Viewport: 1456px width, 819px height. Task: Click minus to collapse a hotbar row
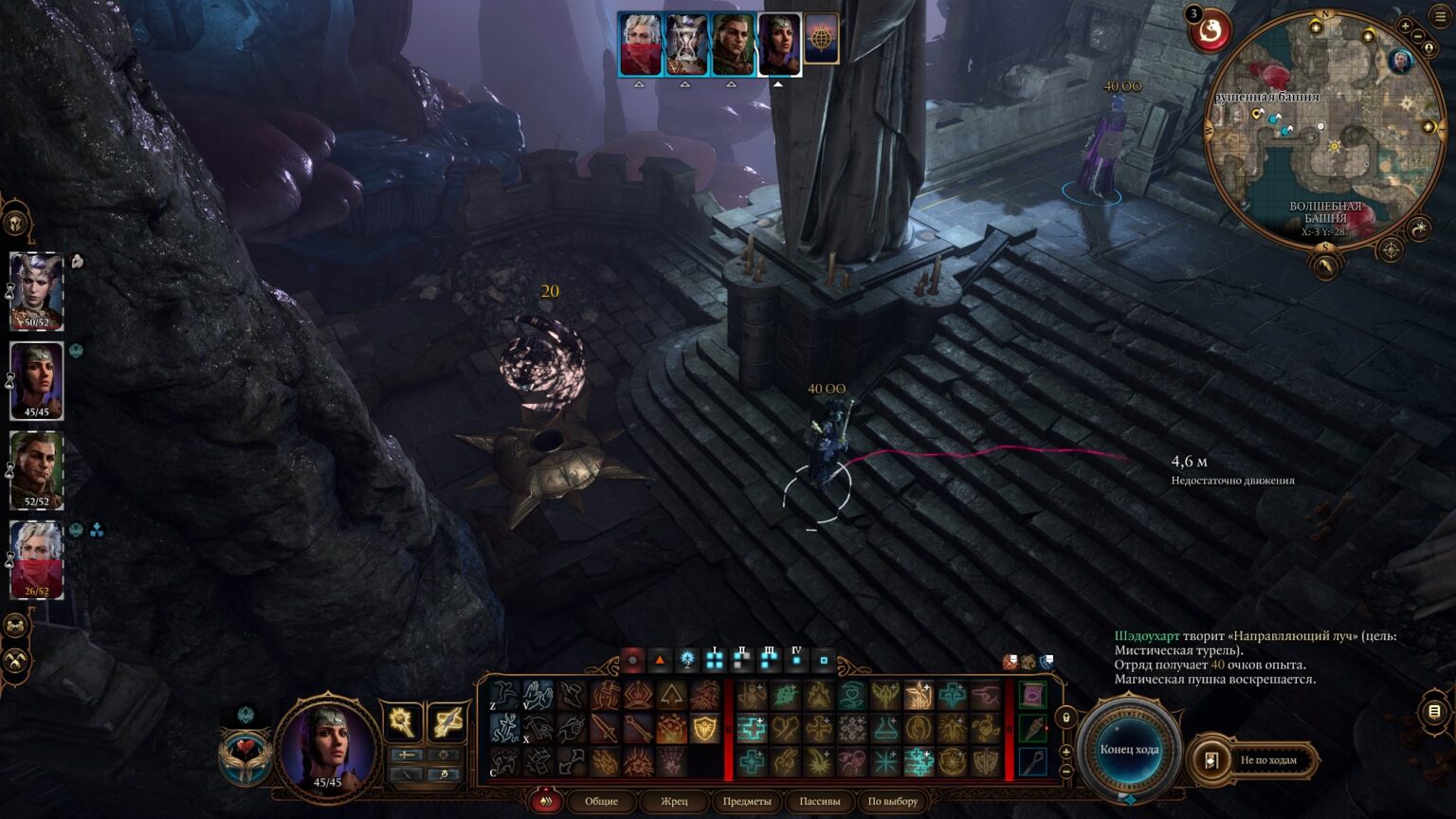click(1065, 773)
